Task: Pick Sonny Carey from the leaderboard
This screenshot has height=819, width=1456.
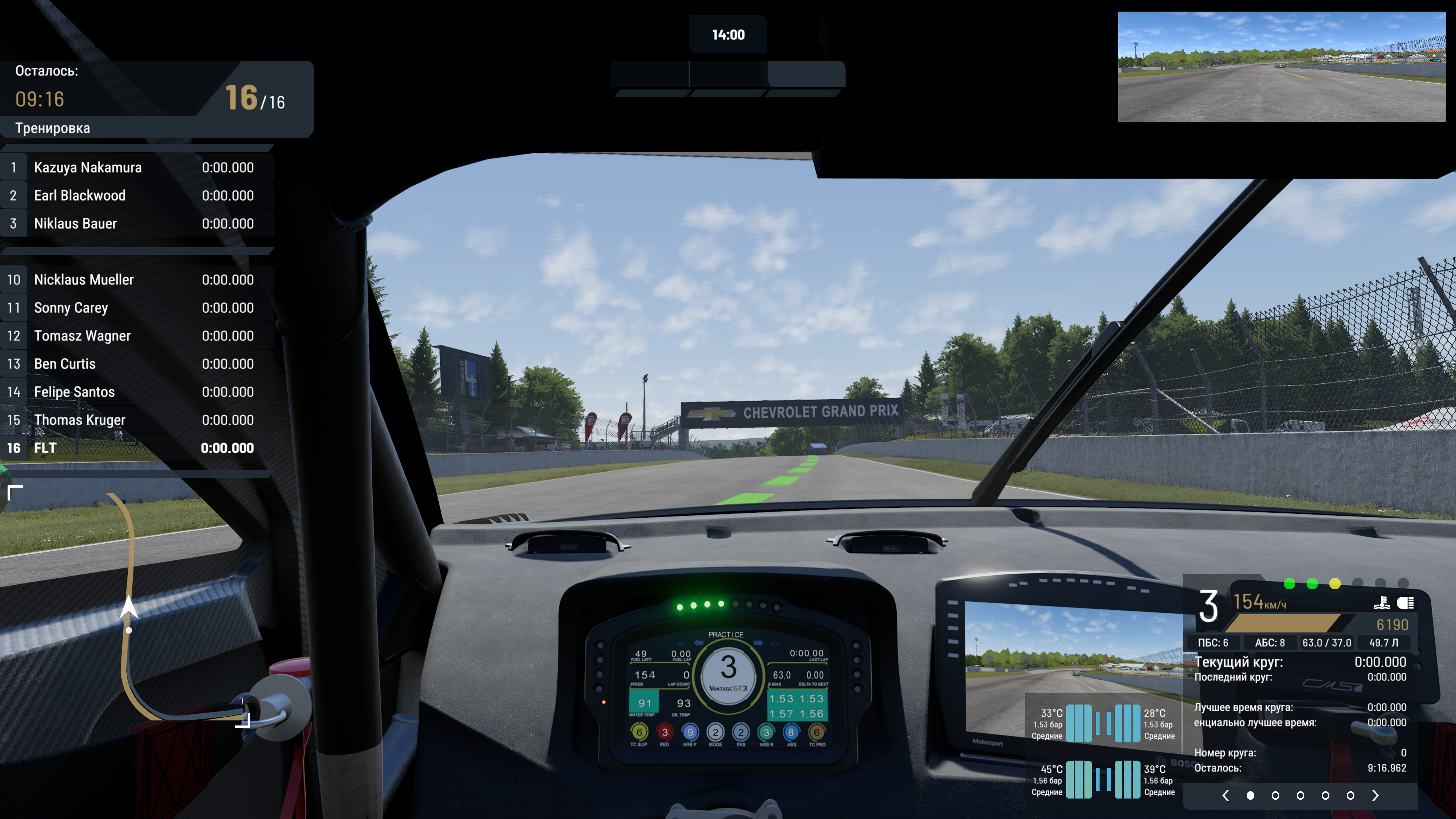Action: (x=136, y=308)
